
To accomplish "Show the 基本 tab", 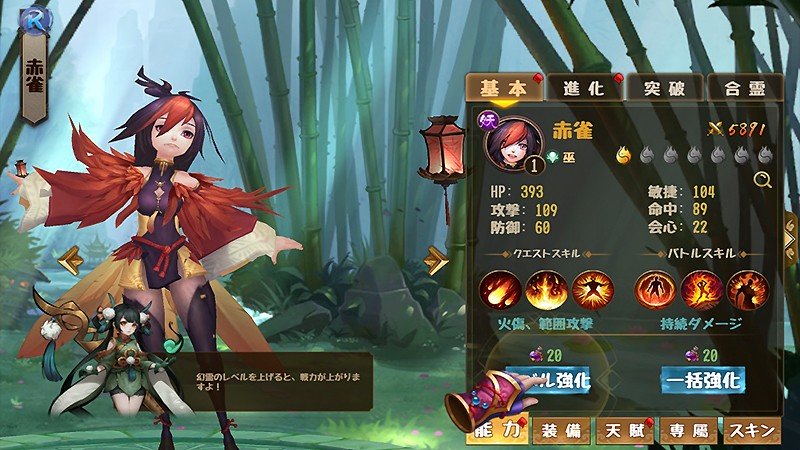I will [505, 88].
